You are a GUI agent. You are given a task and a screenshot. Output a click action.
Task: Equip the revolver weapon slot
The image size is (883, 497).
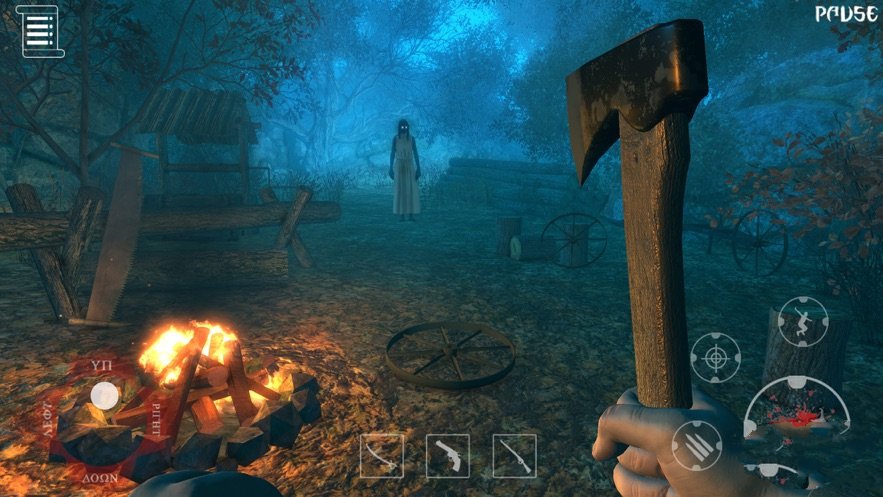(x=447, y=456)
